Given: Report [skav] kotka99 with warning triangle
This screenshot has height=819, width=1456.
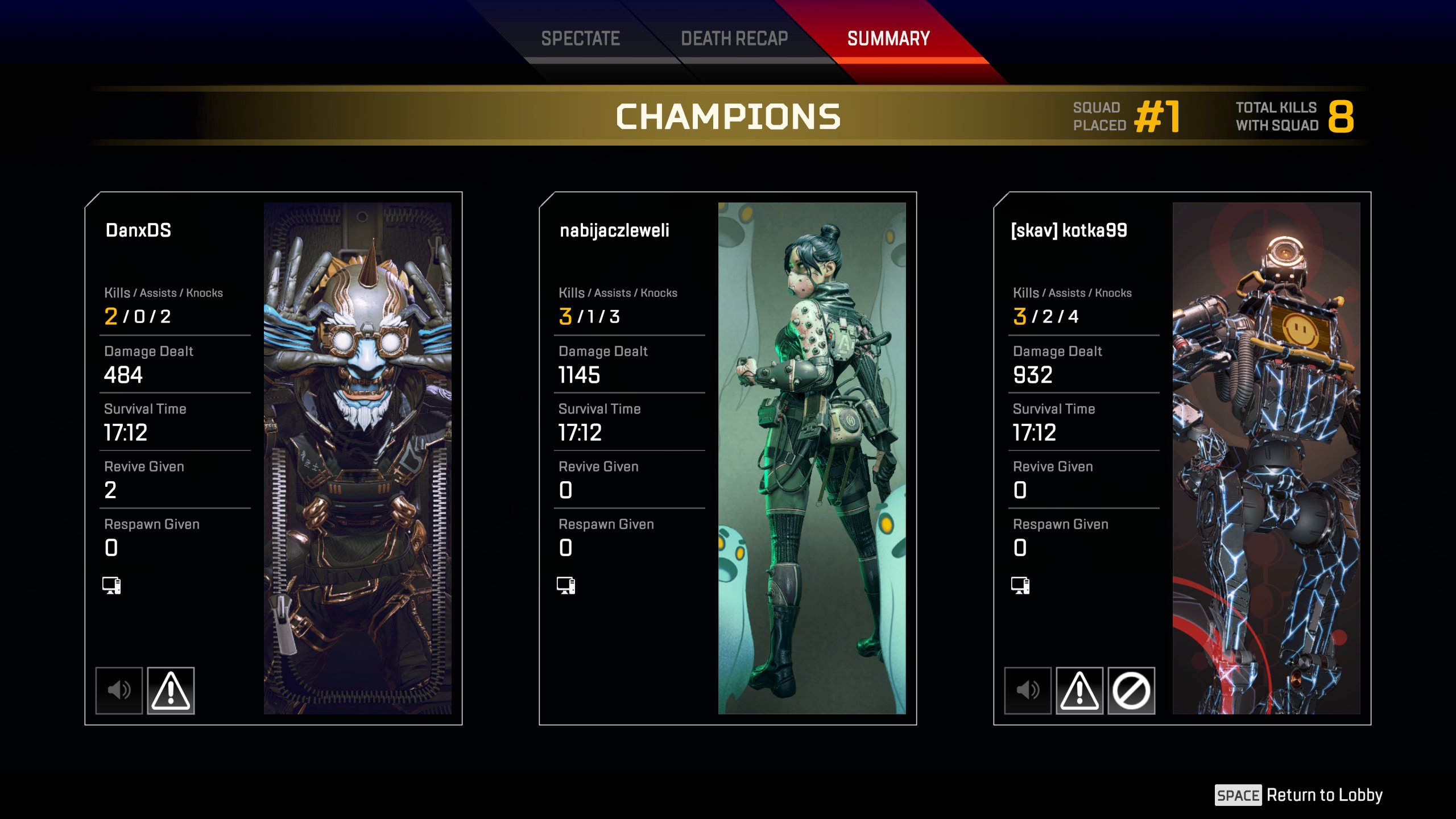Looking at the screenshot, I should pos(1079,690).
